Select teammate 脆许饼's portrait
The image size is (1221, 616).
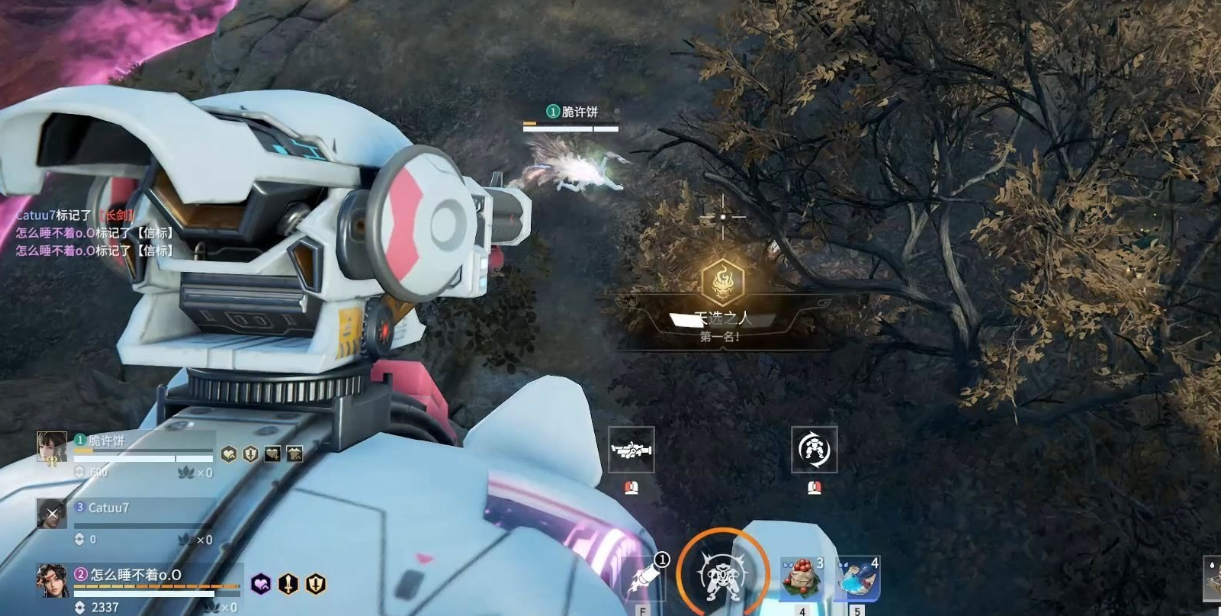click(x=52, y=447)
